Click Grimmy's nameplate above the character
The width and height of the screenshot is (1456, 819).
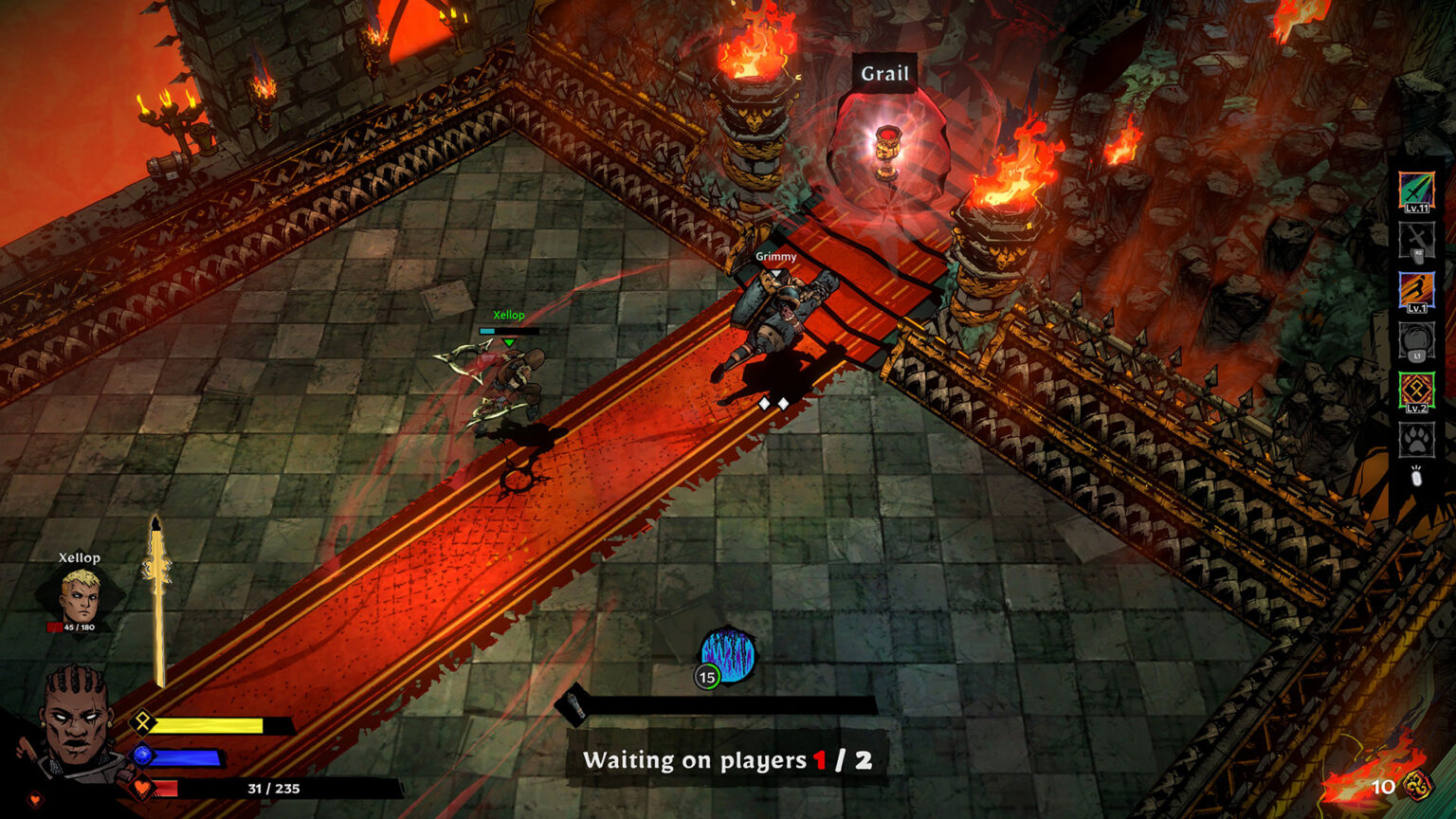(775, 256)
